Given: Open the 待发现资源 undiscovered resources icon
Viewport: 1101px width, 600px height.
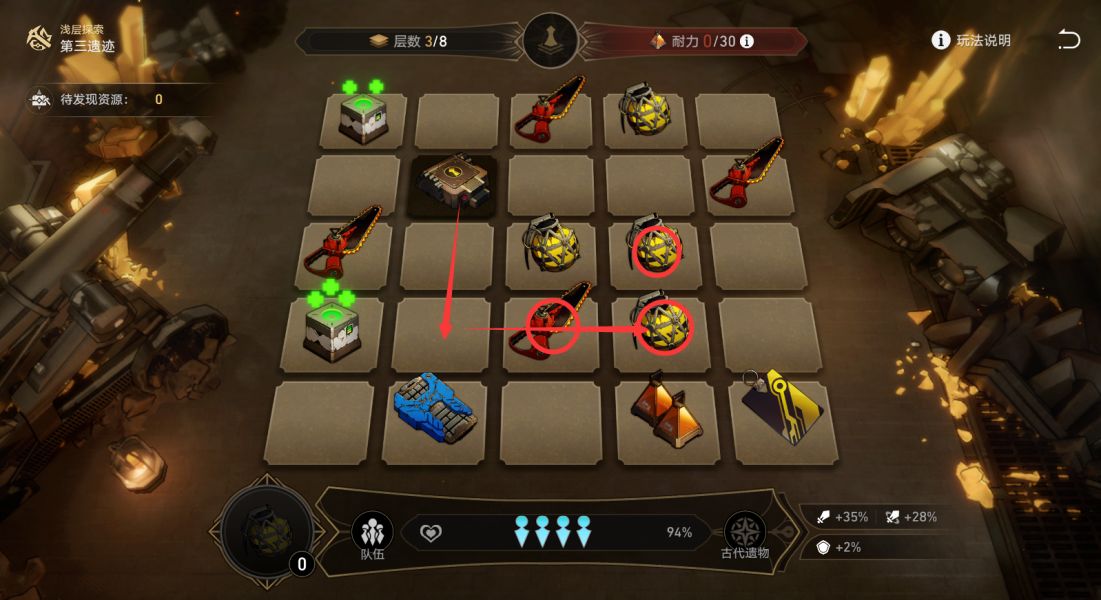Looking at the screenshot, I should click(42, 99).
